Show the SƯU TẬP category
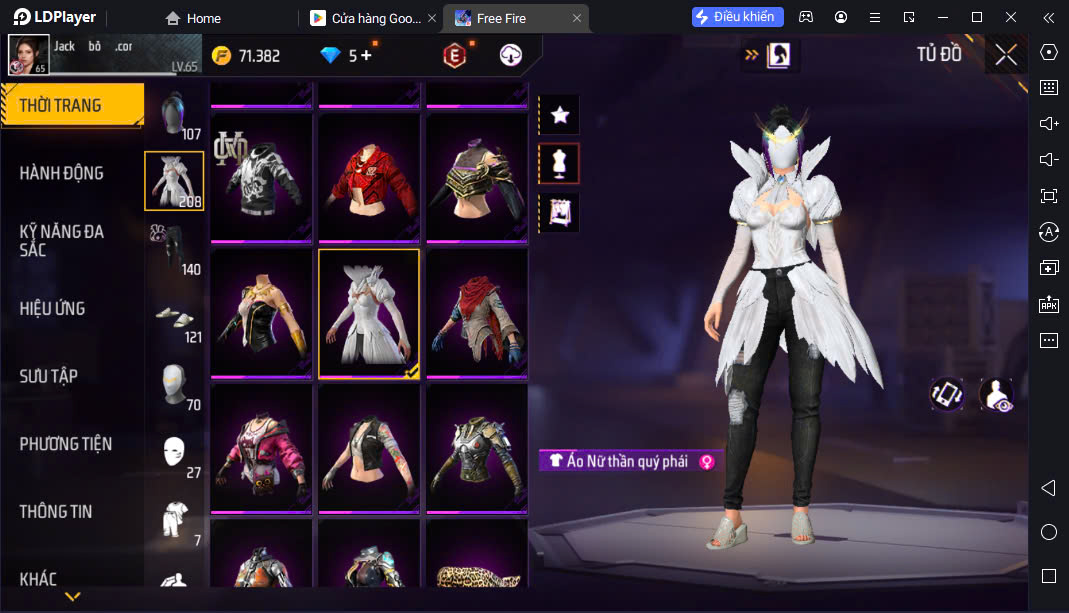The image size is (1069, 613). (x=48, y=376)
